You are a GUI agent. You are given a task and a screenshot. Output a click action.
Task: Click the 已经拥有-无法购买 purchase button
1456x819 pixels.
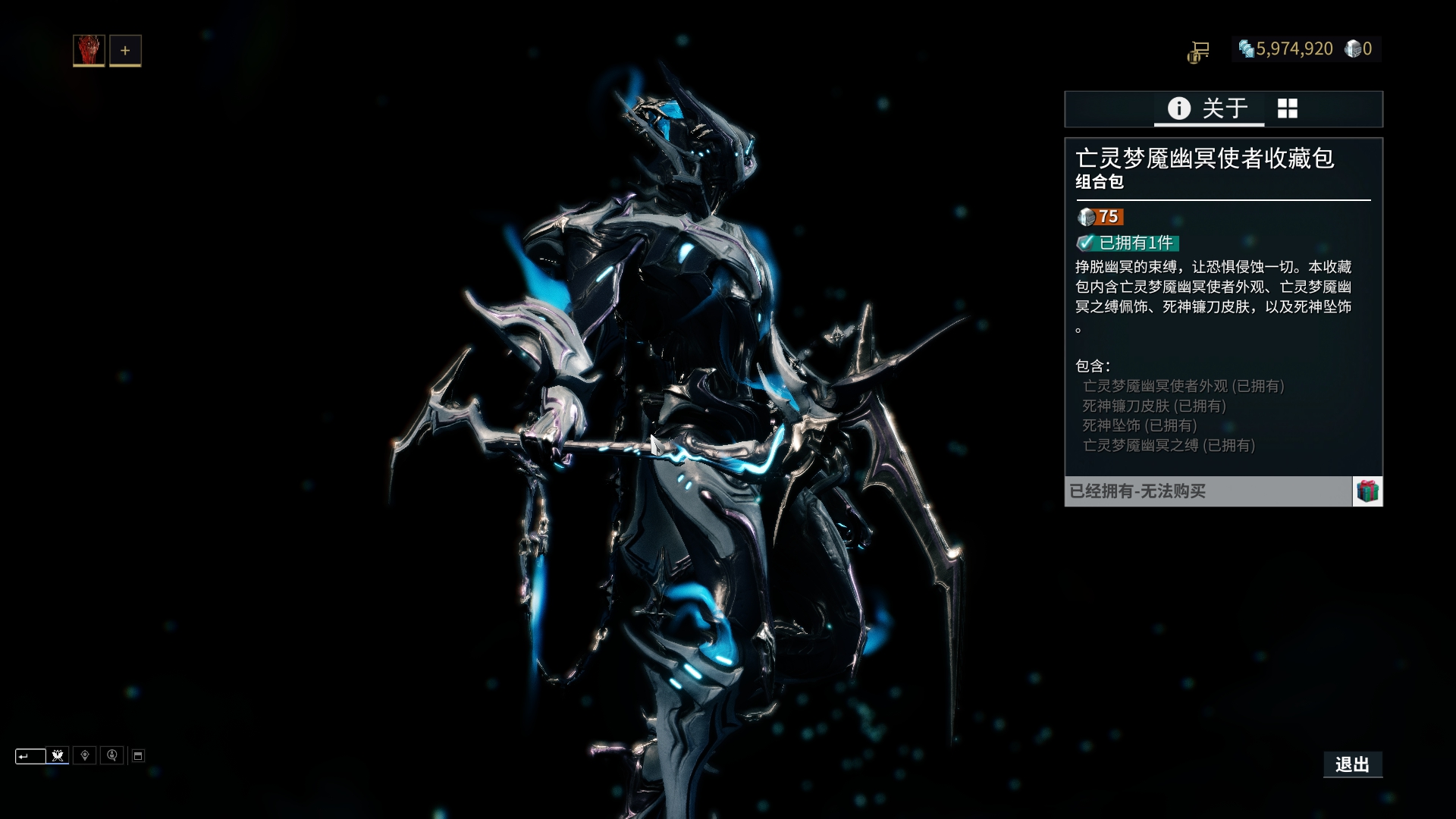[x=1208, y=491]
